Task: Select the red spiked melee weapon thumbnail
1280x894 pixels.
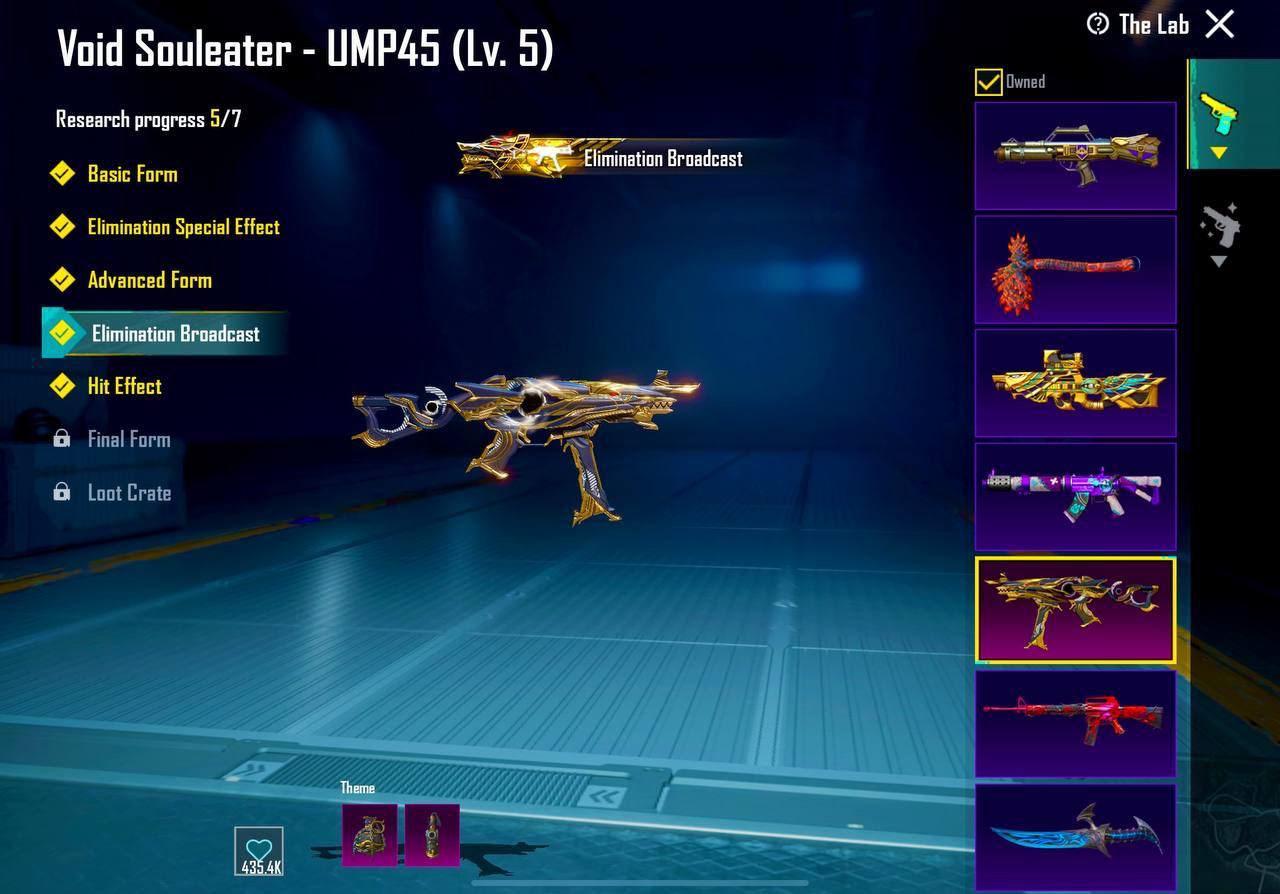Action: (1075, 269)
